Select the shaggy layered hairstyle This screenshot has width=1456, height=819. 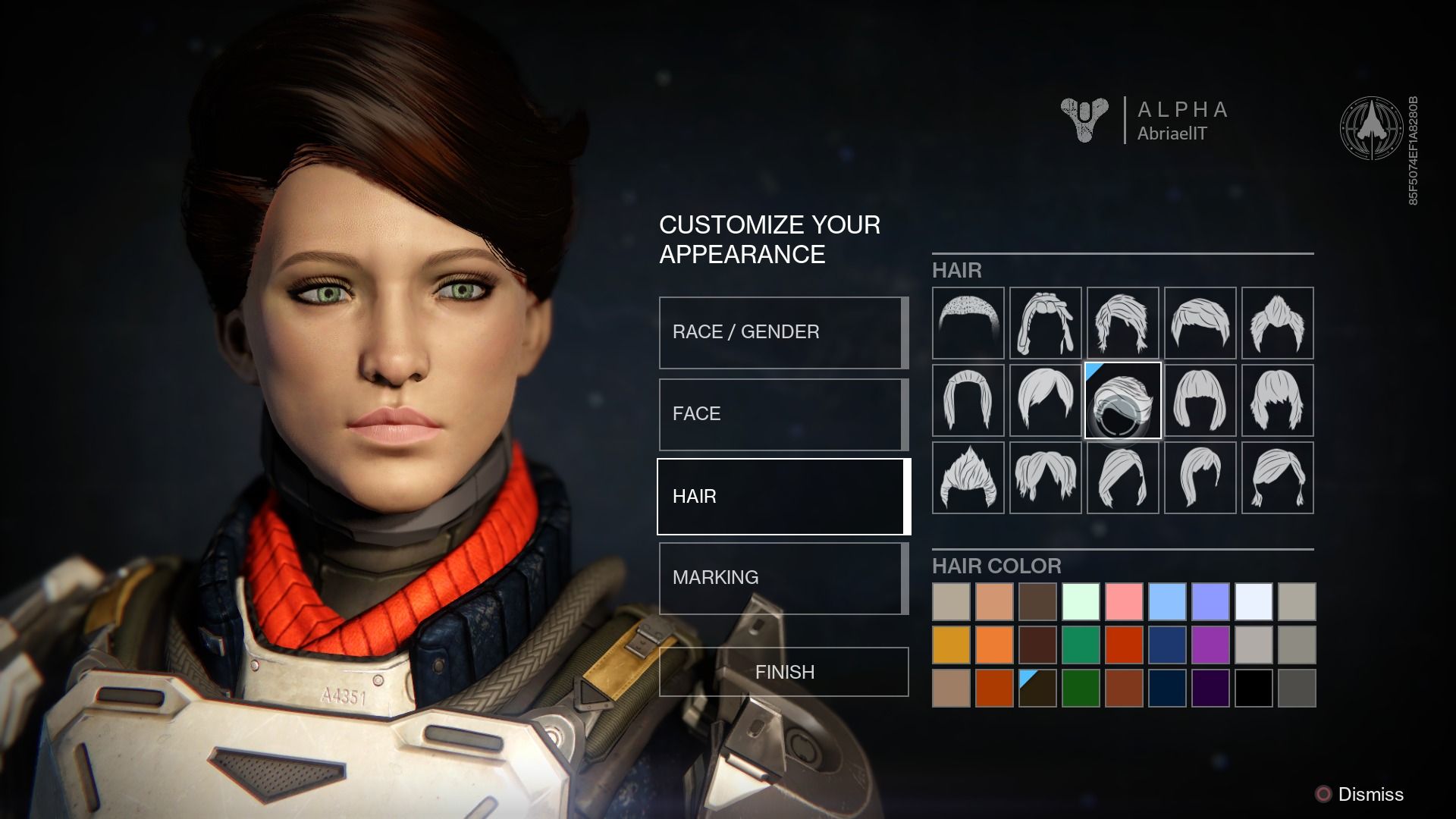click(x=1278, y=400)
